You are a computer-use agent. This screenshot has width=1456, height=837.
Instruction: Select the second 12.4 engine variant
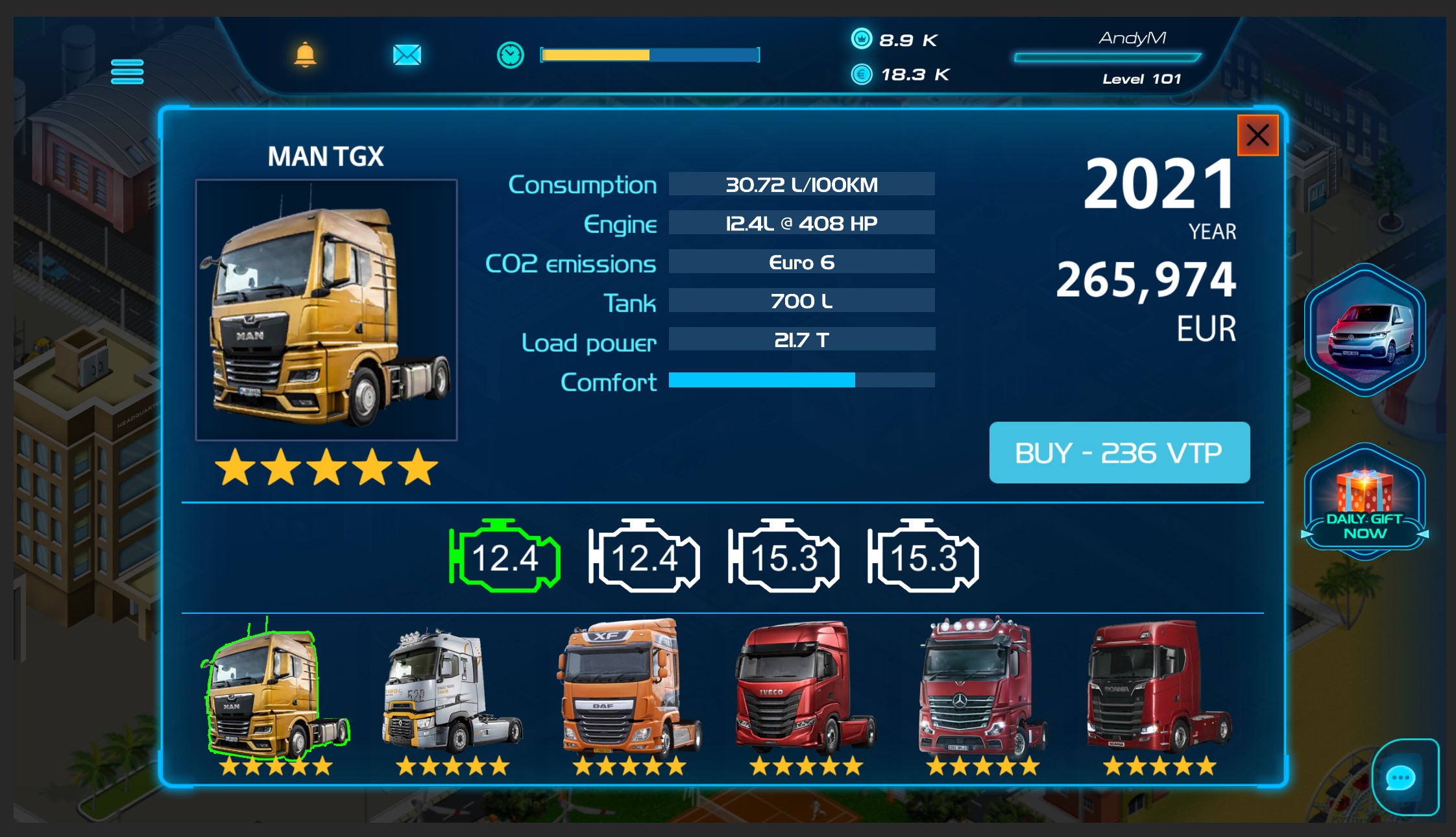(x=644, y=557)
